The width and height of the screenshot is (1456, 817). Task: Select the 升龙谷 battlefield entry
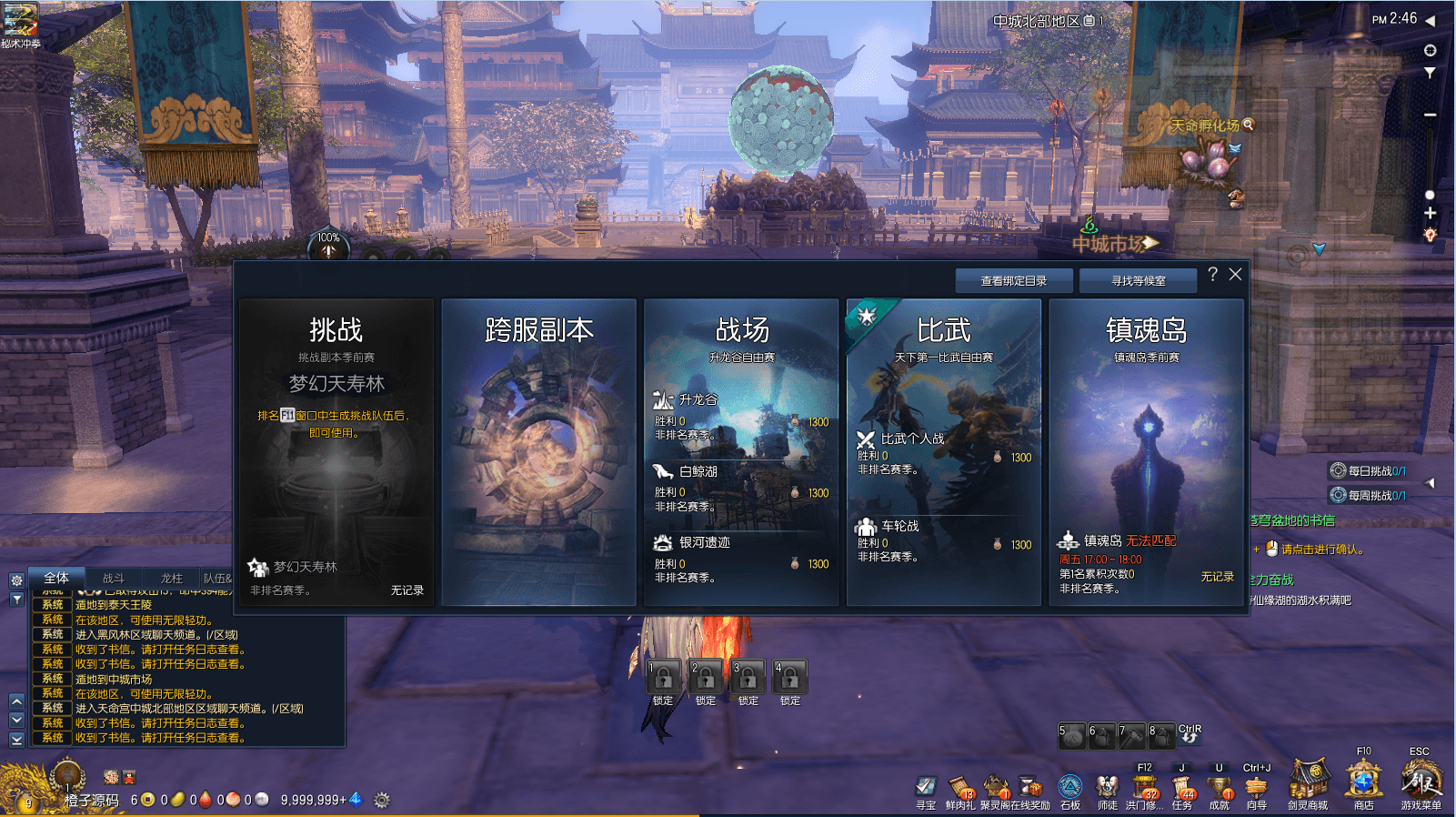coord(740,416)
